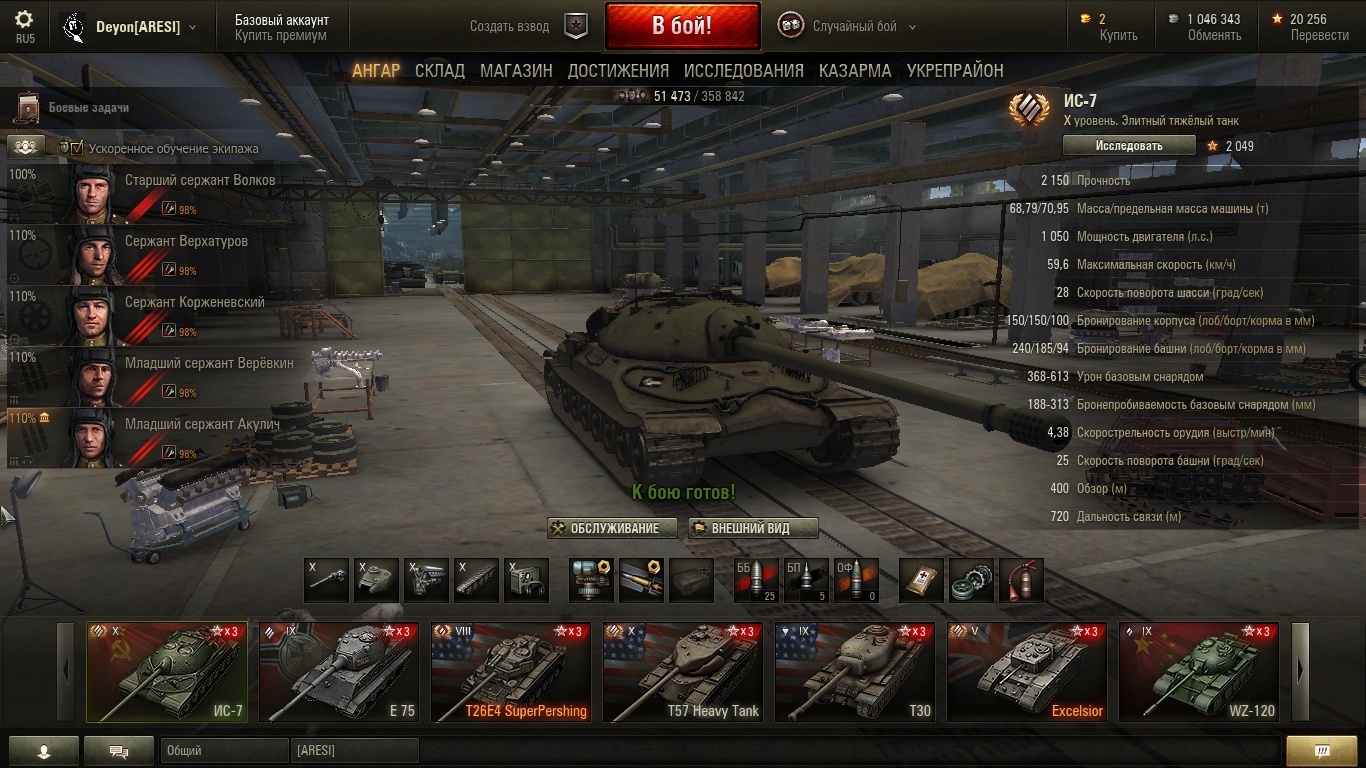Select the E 75 tank in carousel

click(339, 672)
